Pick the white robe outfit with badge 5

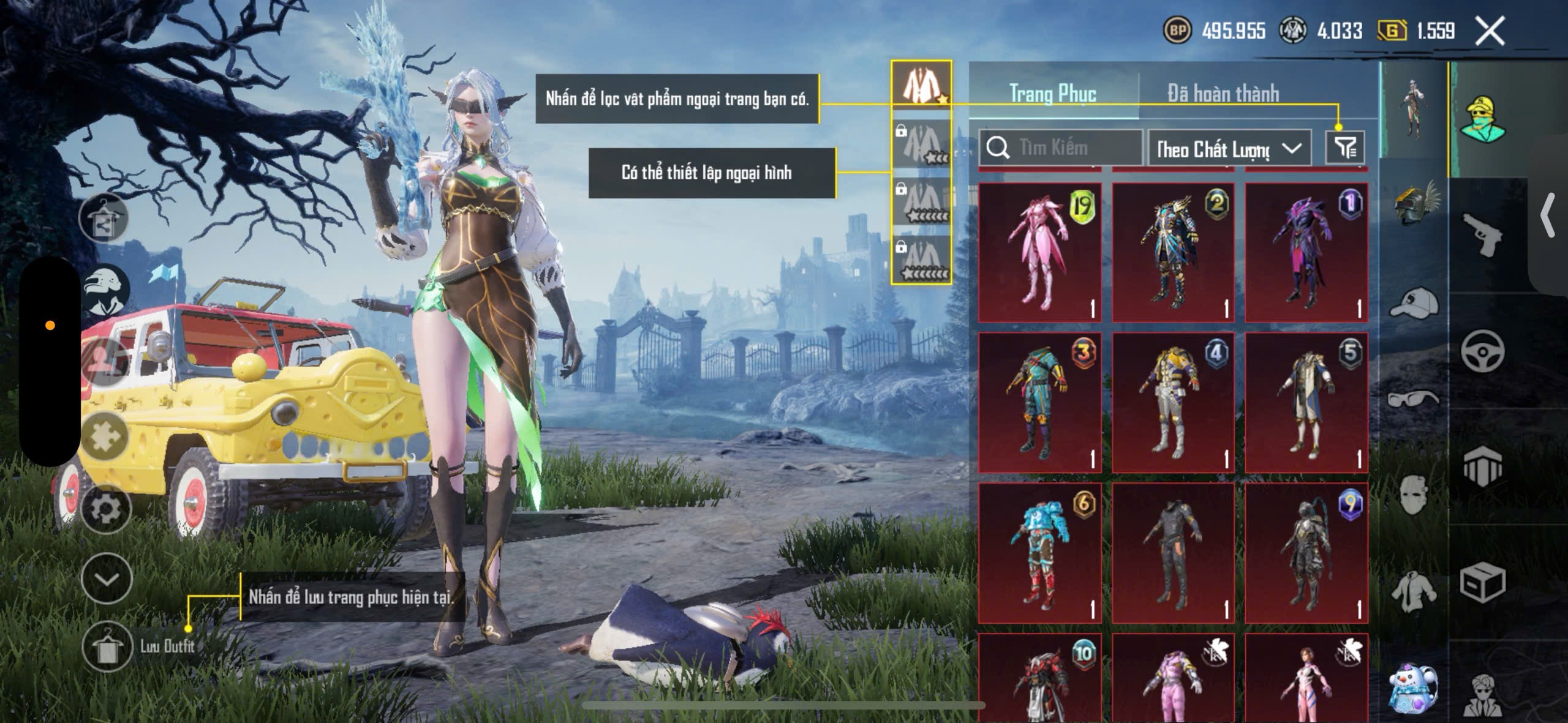point(1306,402)
